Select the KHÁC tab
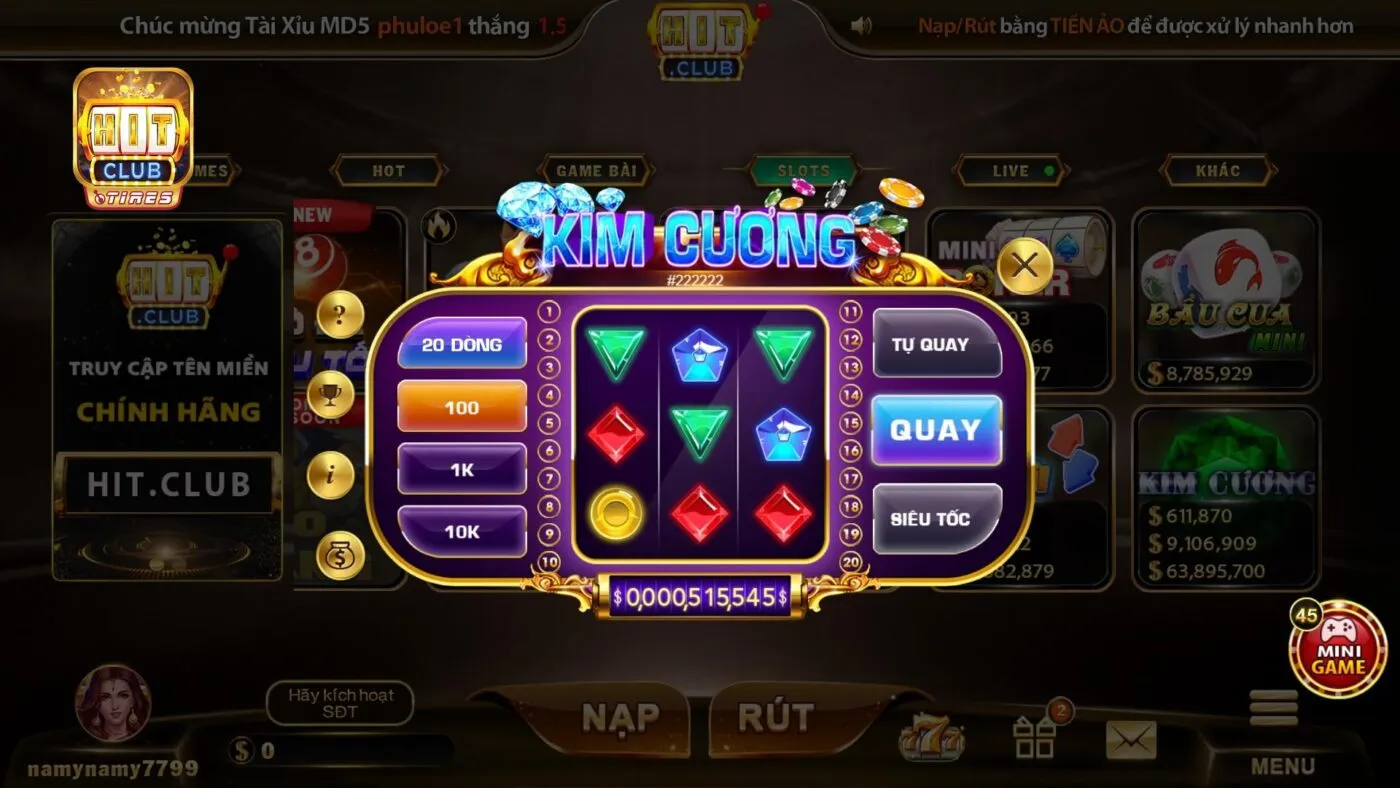Screen dimensions: 1400x788 tap(1218, 170)
